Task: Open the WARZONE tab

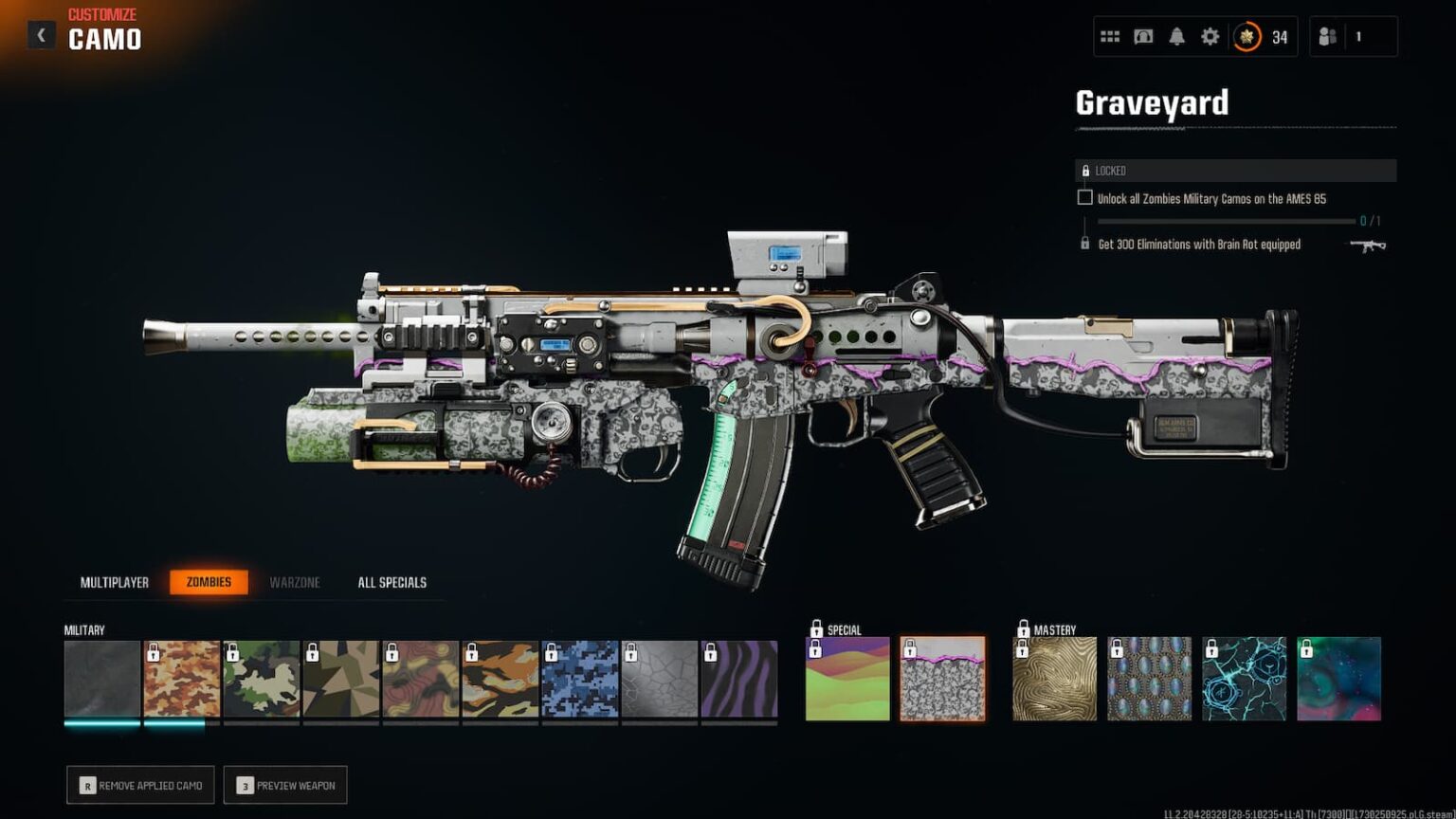Action: pos(294,581)
